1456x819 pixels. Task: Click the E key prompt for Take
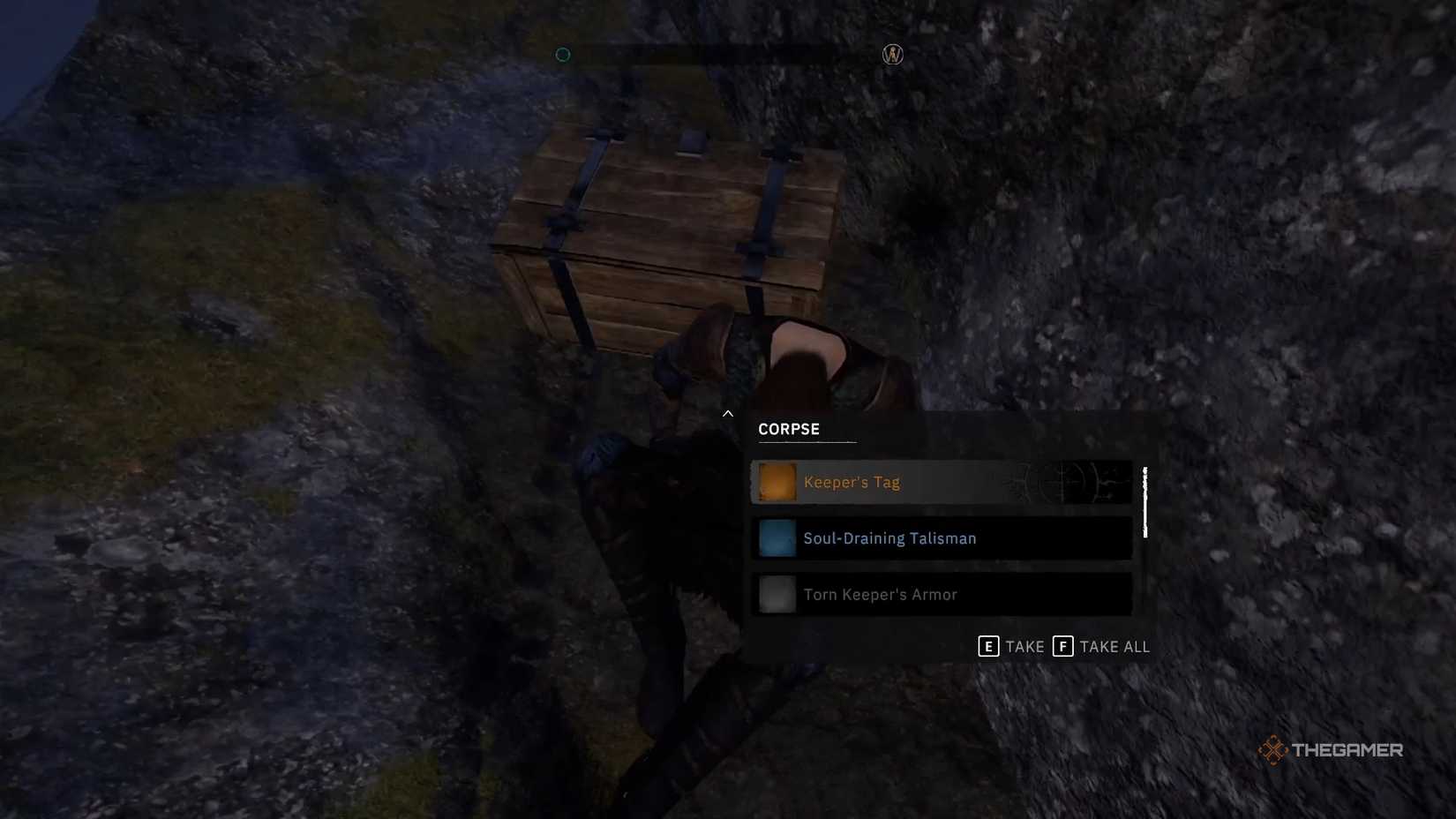click(989, 646)
